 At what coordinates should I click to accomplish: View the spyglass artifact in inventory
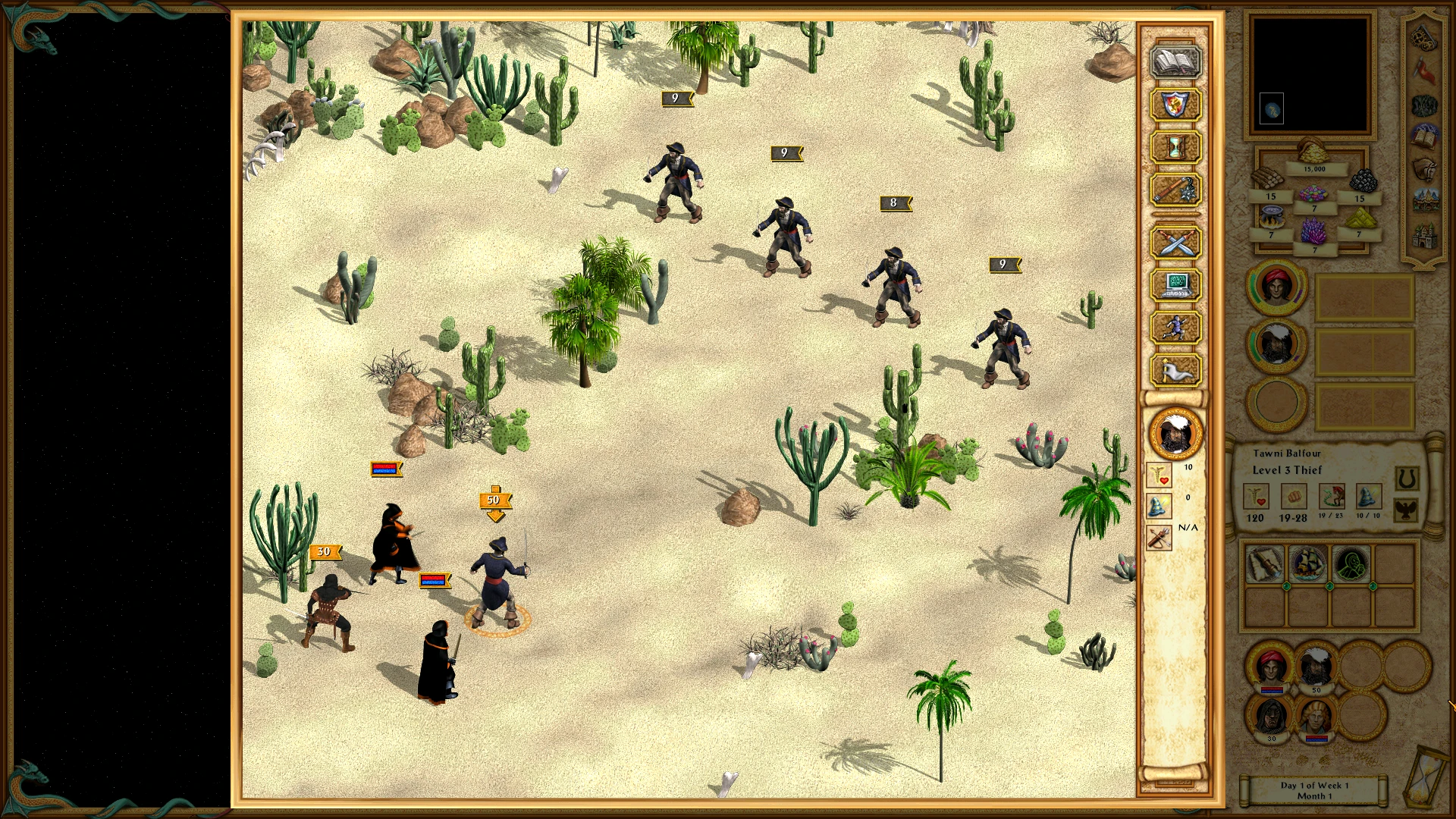1266,563
